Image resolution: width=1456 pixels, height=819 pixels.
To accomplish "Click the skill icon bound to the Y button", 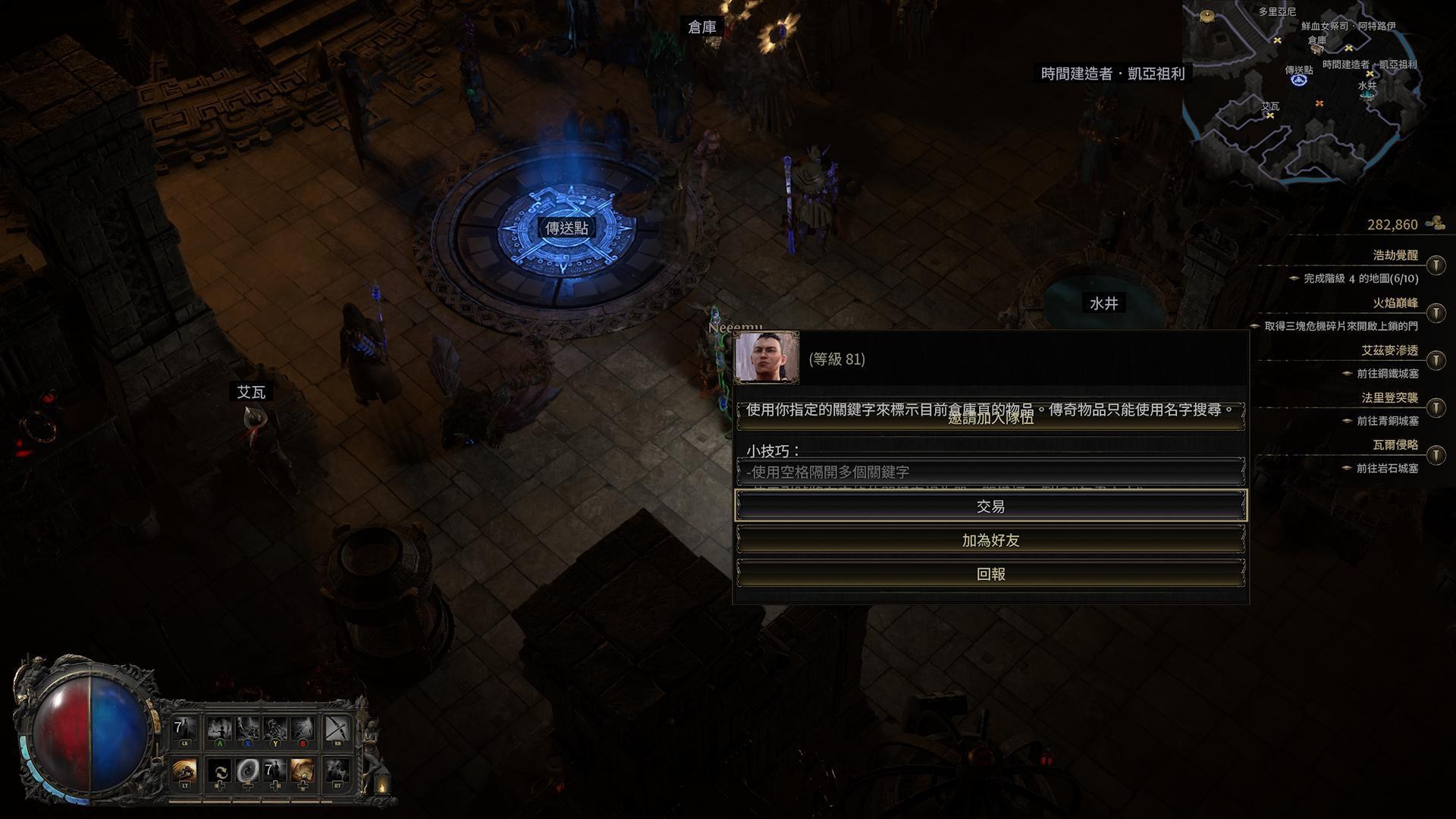I will [x=275, y=728].
